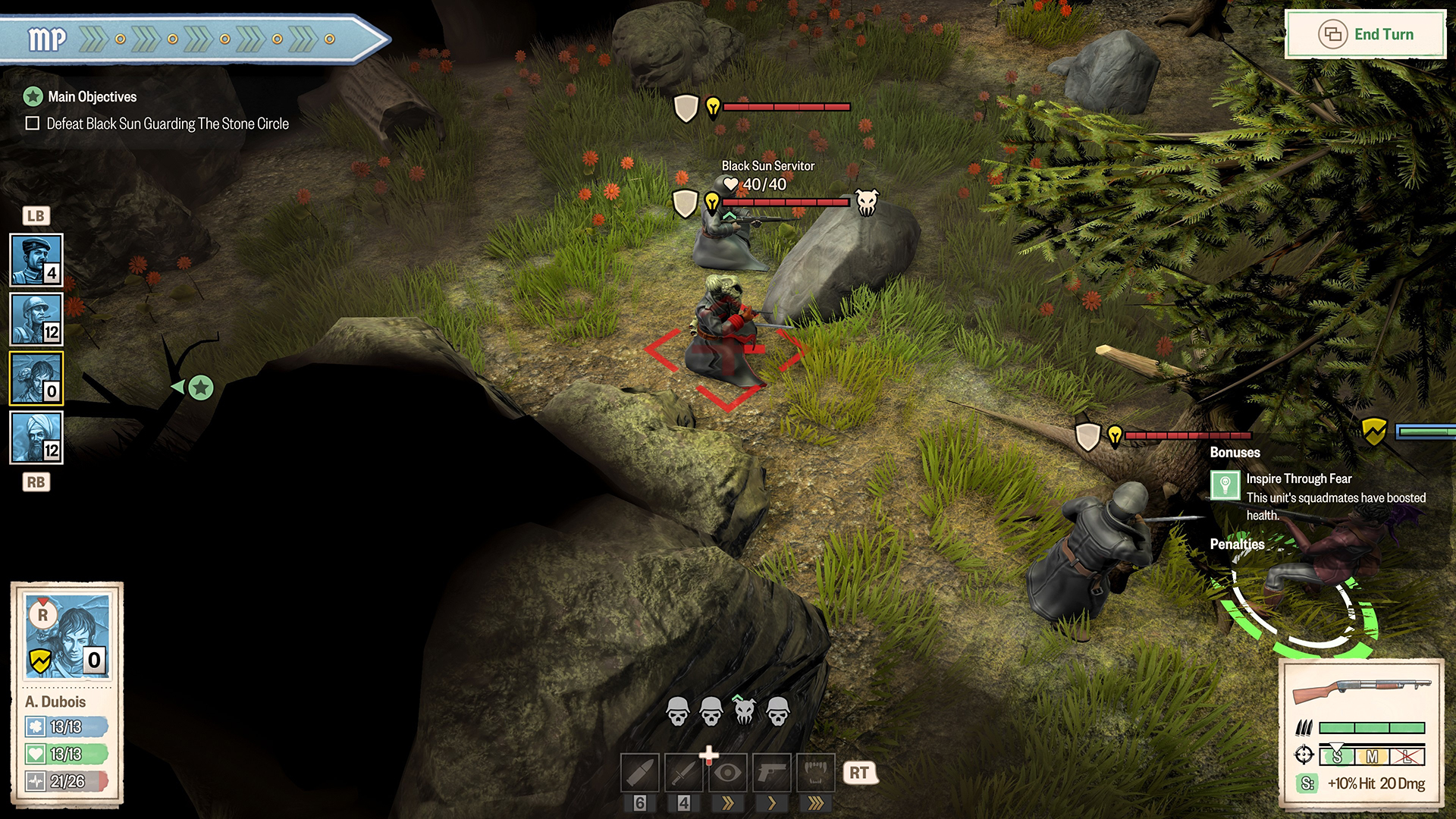The height and width of the screenshot is (819, 1456).
Task: Activate the fanged jaws ability
Action: pos(815,773)
